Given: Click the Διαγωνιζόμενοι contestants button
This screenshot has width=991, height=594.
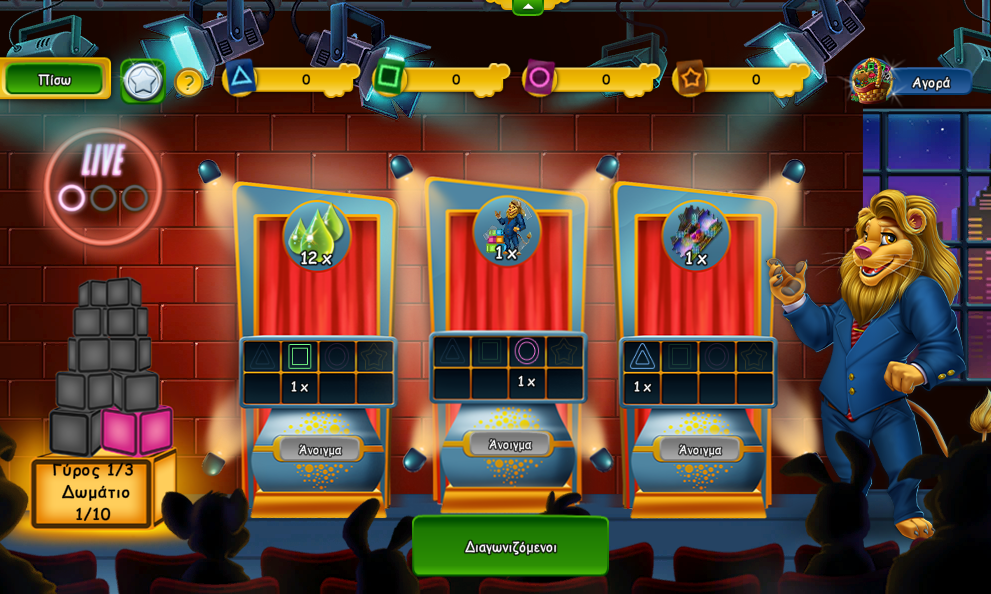Looking at the screenshot, I should 510,546.
